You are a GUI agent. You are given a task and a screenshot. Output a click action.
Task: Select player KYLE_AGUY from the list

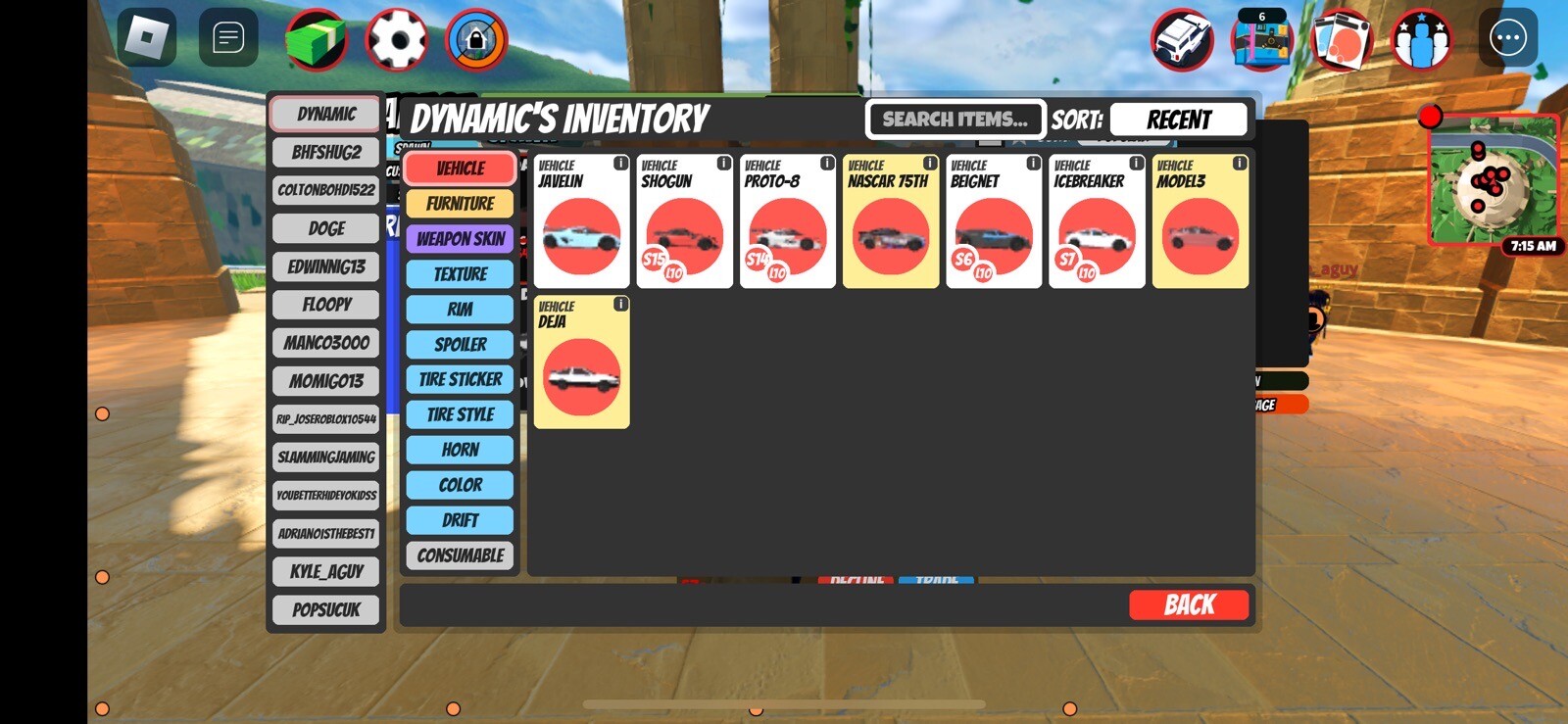point(325,571)
